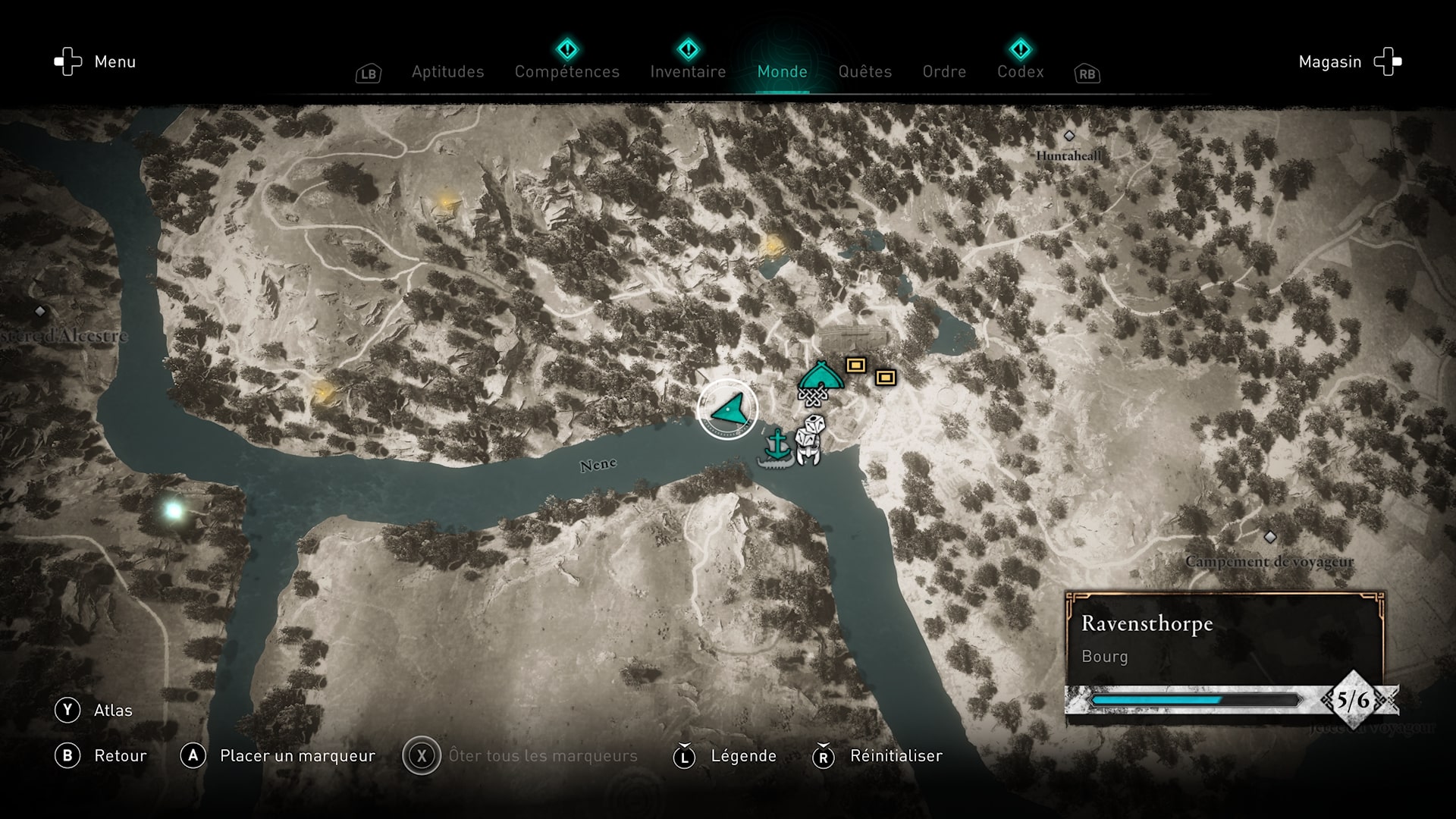Select the Huntaheall location marker
The image size is (1456, 819).
point(1069,136)
